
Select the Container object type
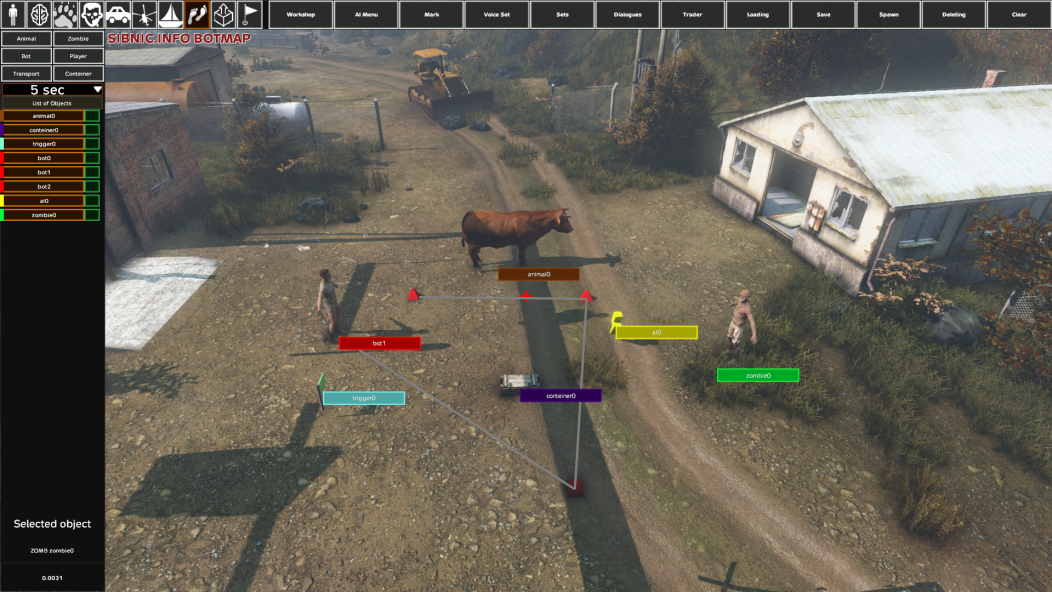78,74
